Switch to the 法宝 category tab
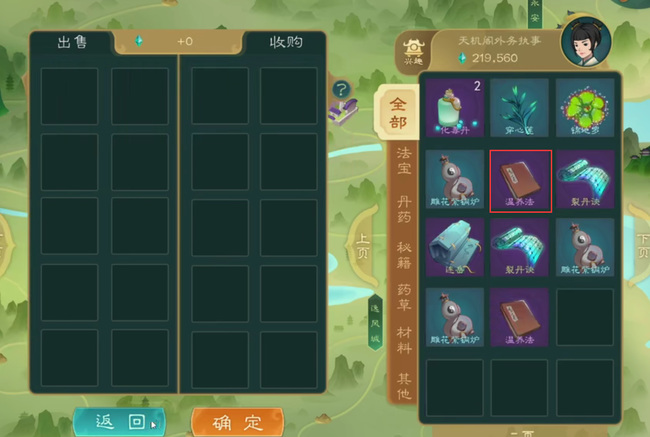 point(404,165)
